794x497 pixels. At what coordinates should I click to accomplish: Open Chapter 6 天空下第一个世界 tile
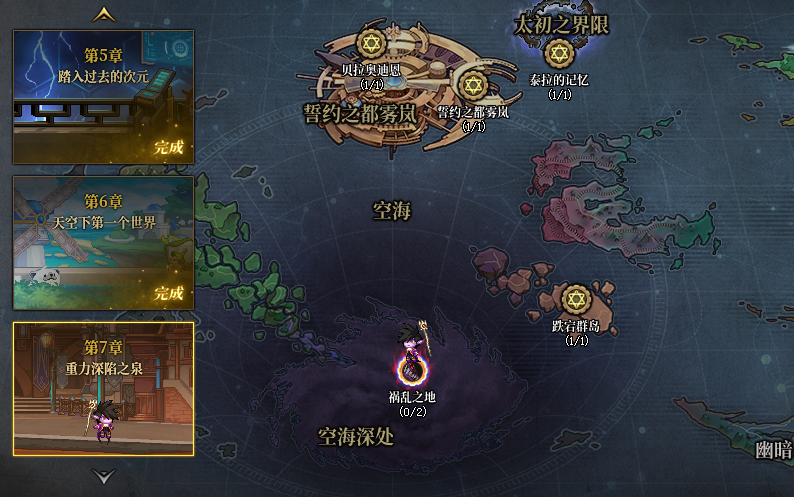pyautogui.click(x=103, y=243)
